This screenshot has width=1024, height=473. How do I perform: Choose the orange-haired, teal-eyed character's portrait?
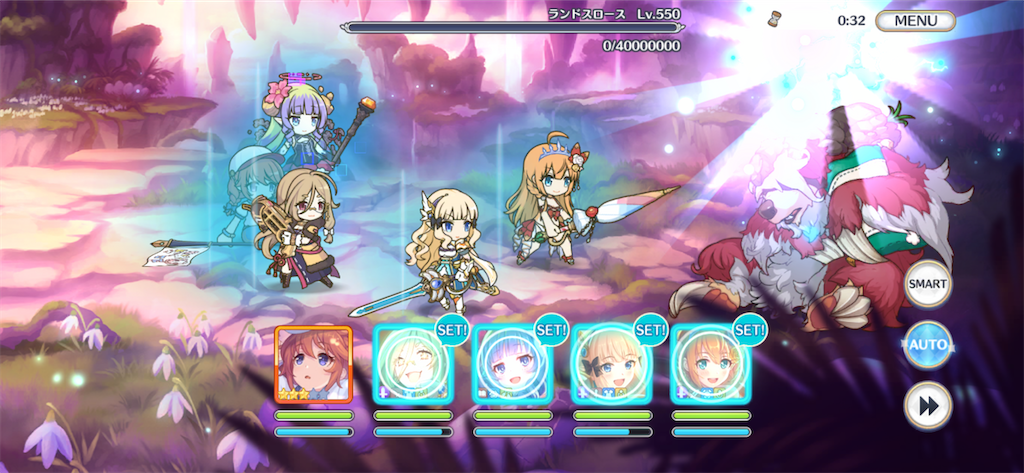click(710, 364)
